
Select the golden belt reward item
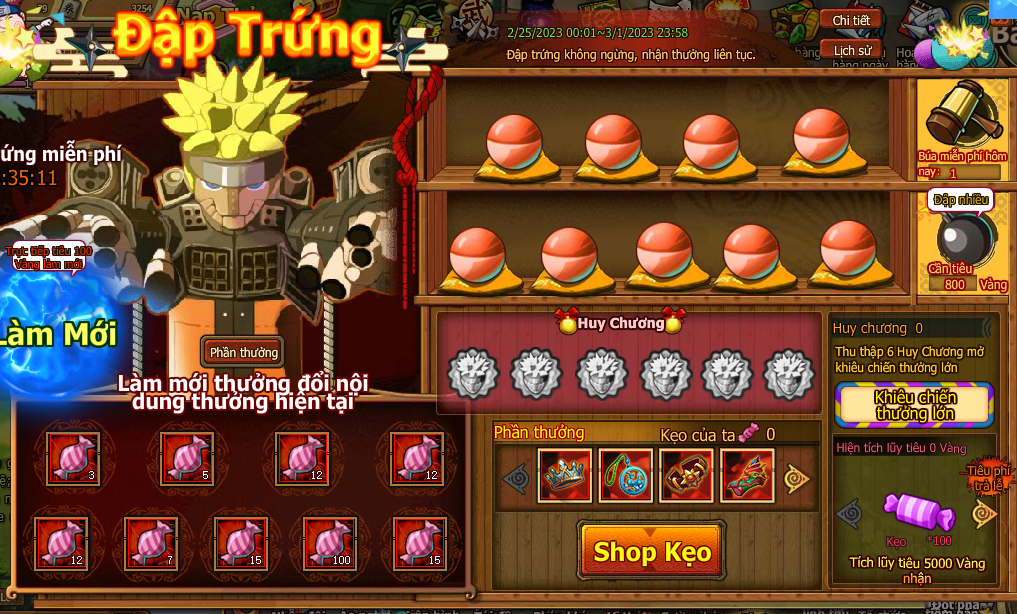point(687,476)
